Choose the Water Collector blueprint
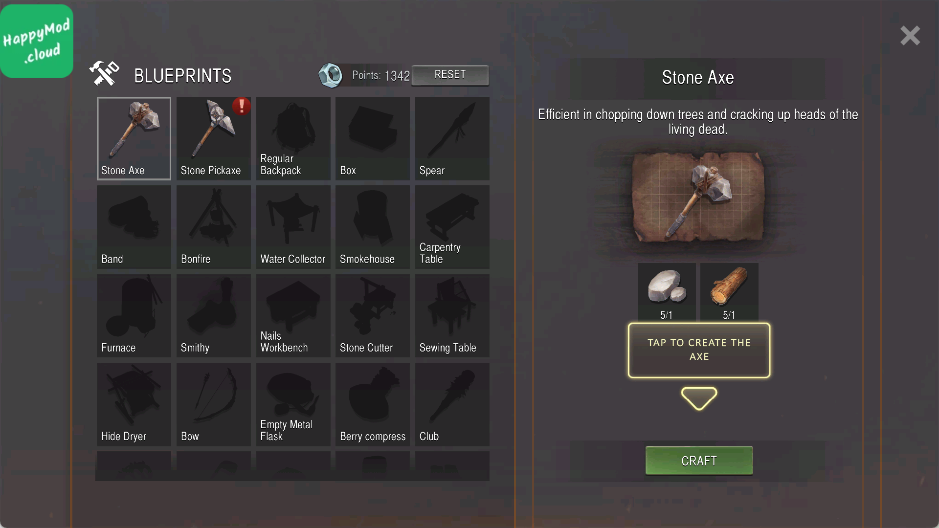 click(x=293, y=227)
